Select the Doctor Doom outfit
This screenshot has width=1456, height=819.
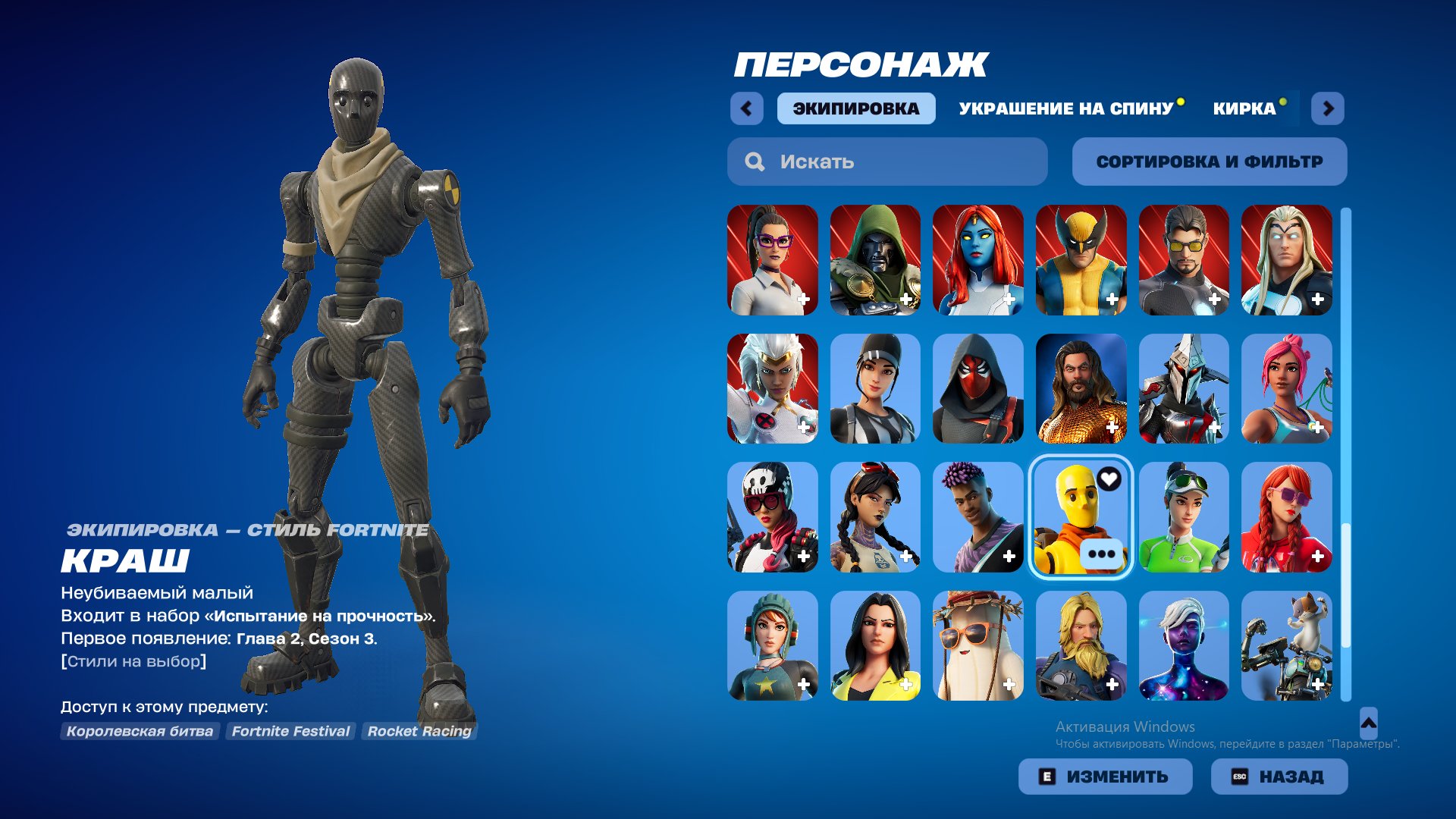875,260
